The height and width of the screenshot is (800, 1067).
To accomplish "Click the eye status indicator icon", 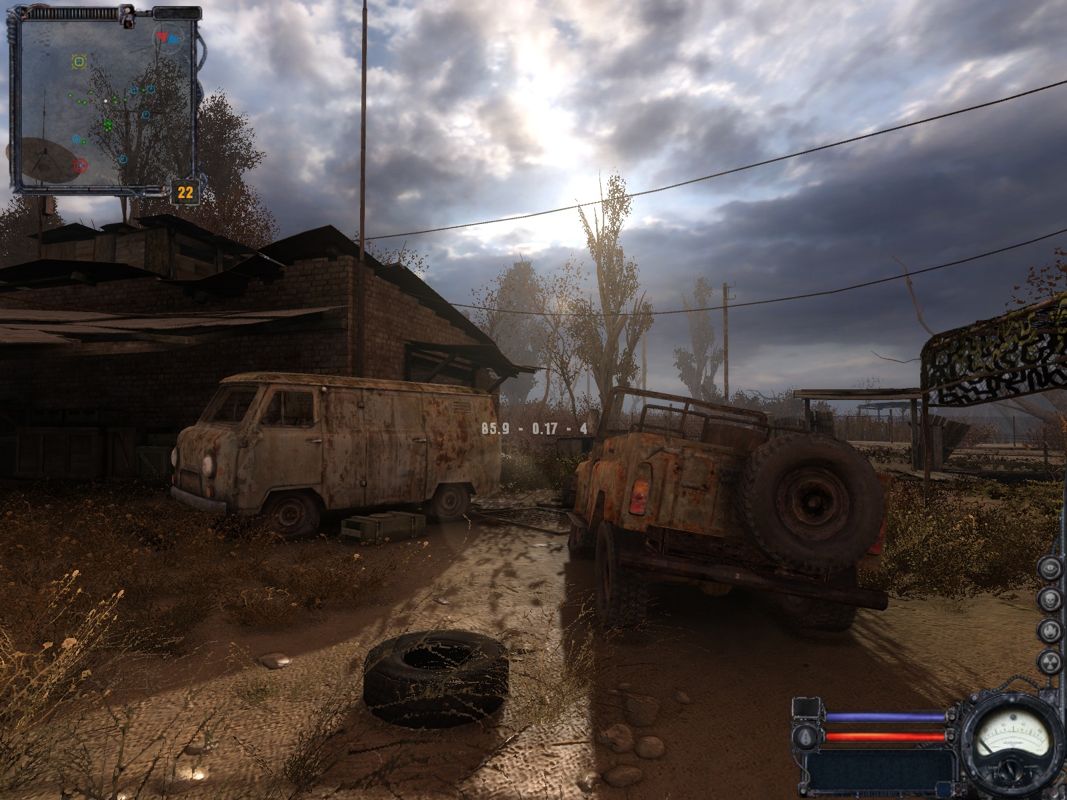I will click(x=1049, y=568).
